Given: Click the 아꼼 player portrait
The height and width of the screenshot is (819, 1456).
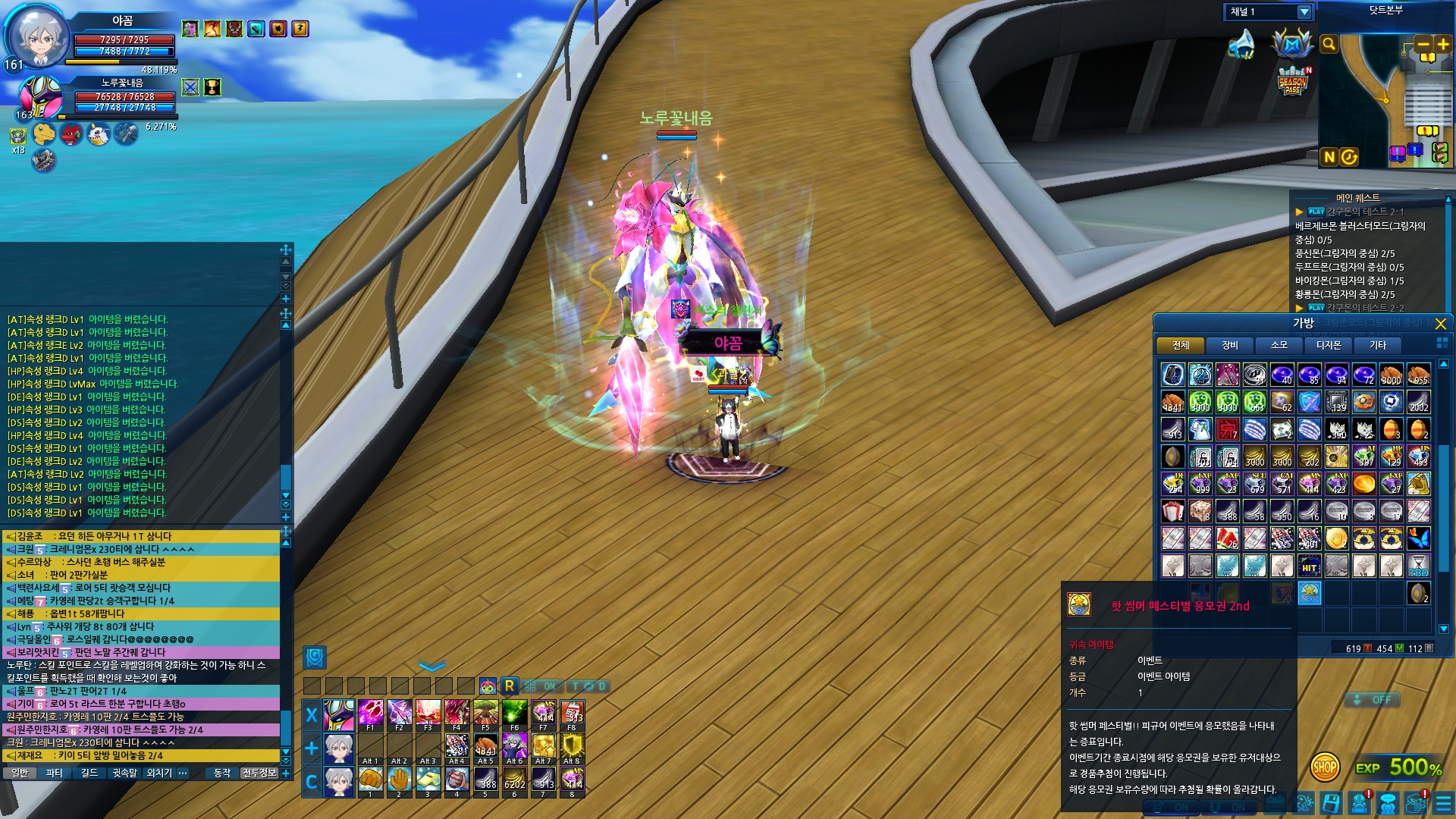Looking at the screenshot, I should coord(39,36).
